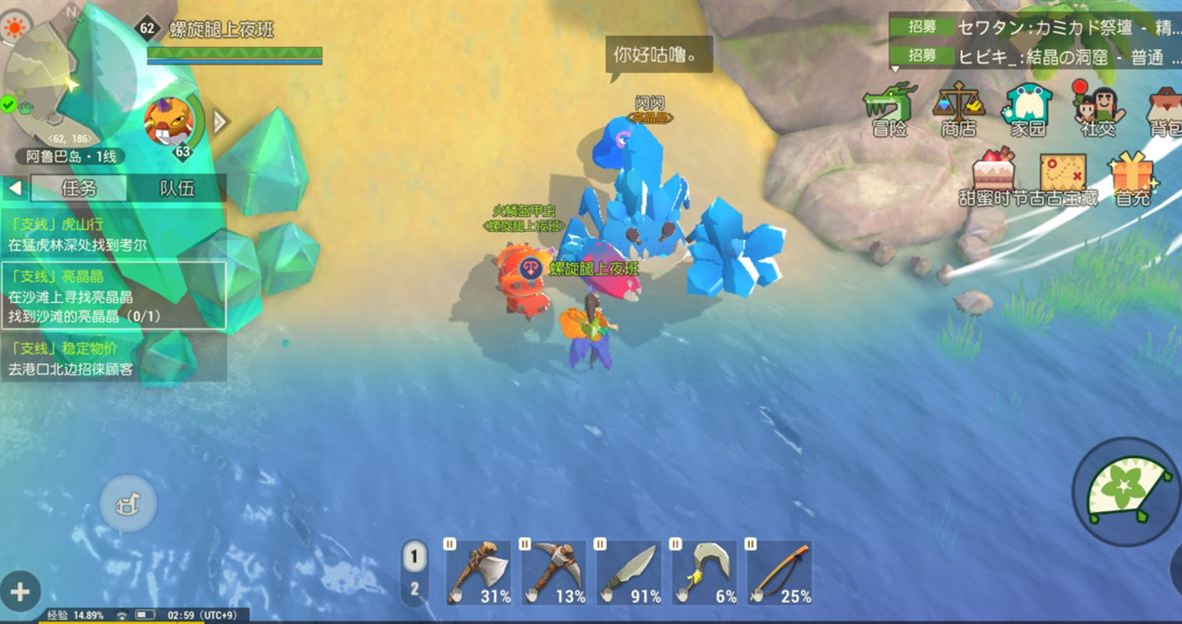The width and height of the screenshot is (1182, 624).
Task: Select the fishing rod hotbar slot
Action: click(780, 573)
